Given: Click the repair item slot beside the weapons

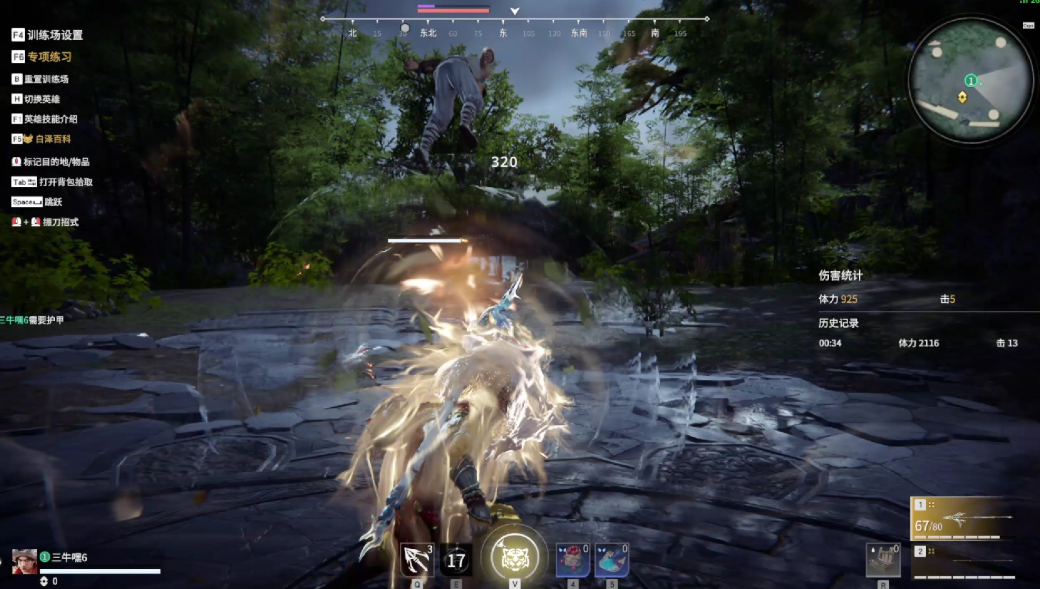Looking at the screenshot, I should coord(883,561).
